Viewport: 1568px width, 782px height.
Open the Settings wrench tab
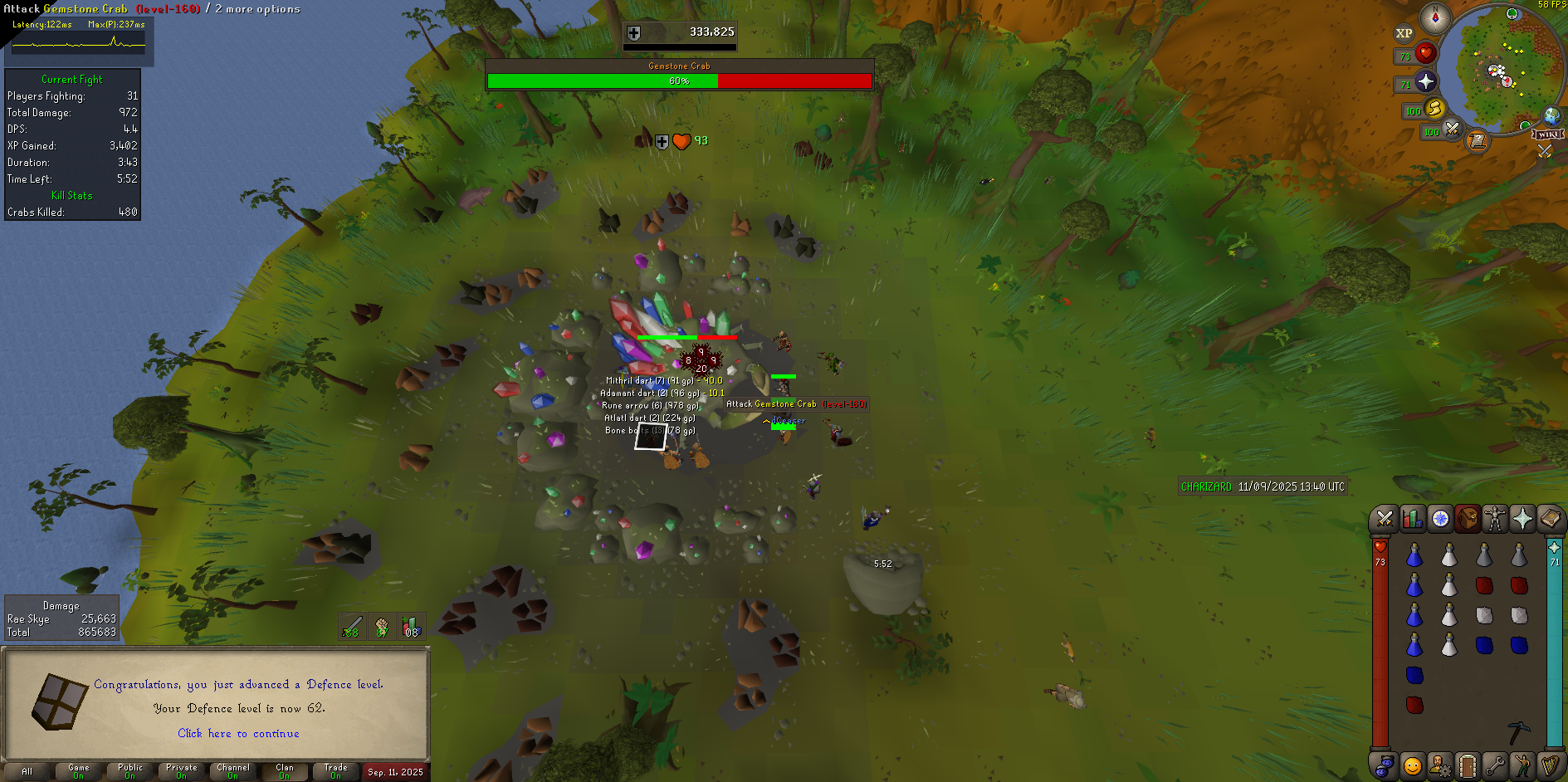[1495, 765]
